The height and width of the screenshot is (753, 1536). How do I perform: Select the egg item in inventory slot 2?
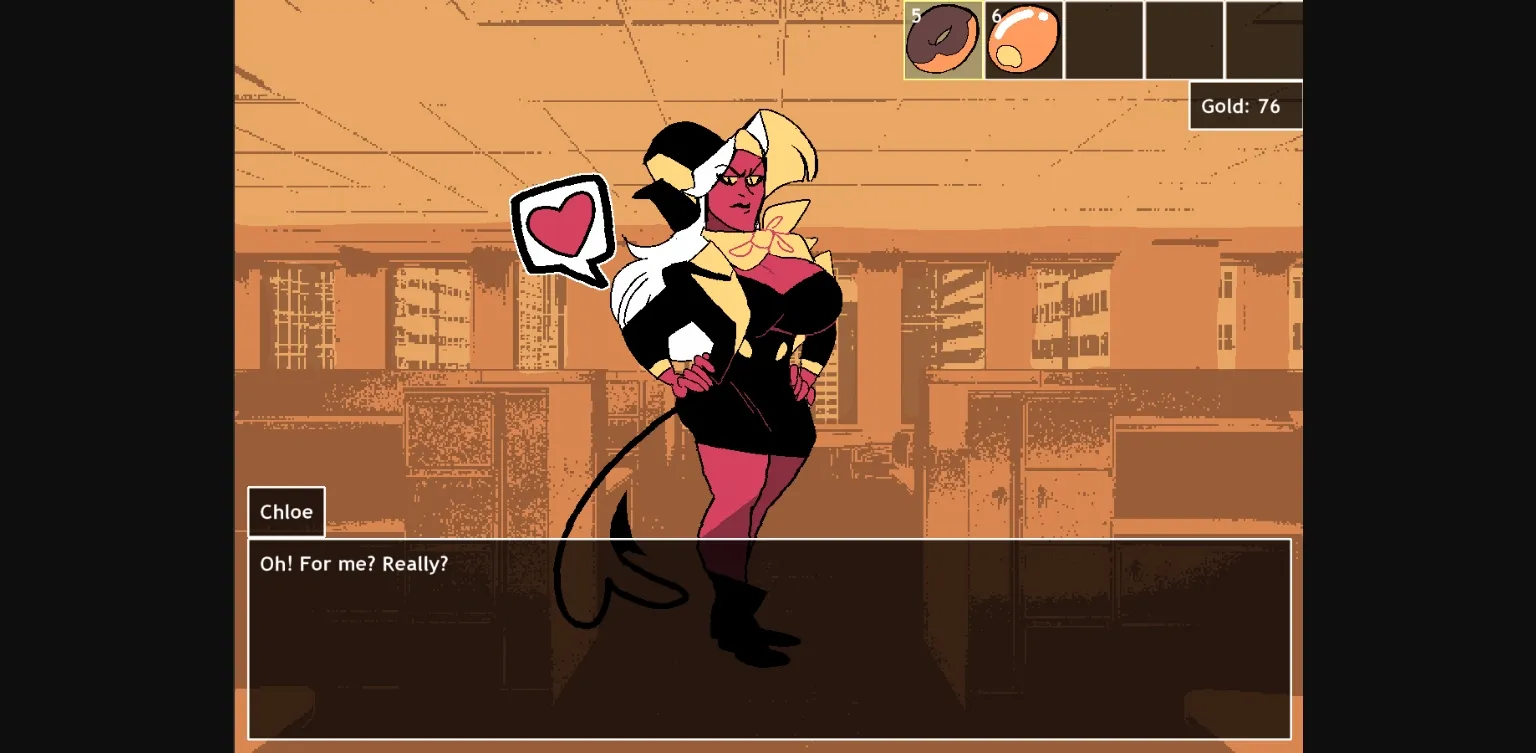(x=1022, y=40)
